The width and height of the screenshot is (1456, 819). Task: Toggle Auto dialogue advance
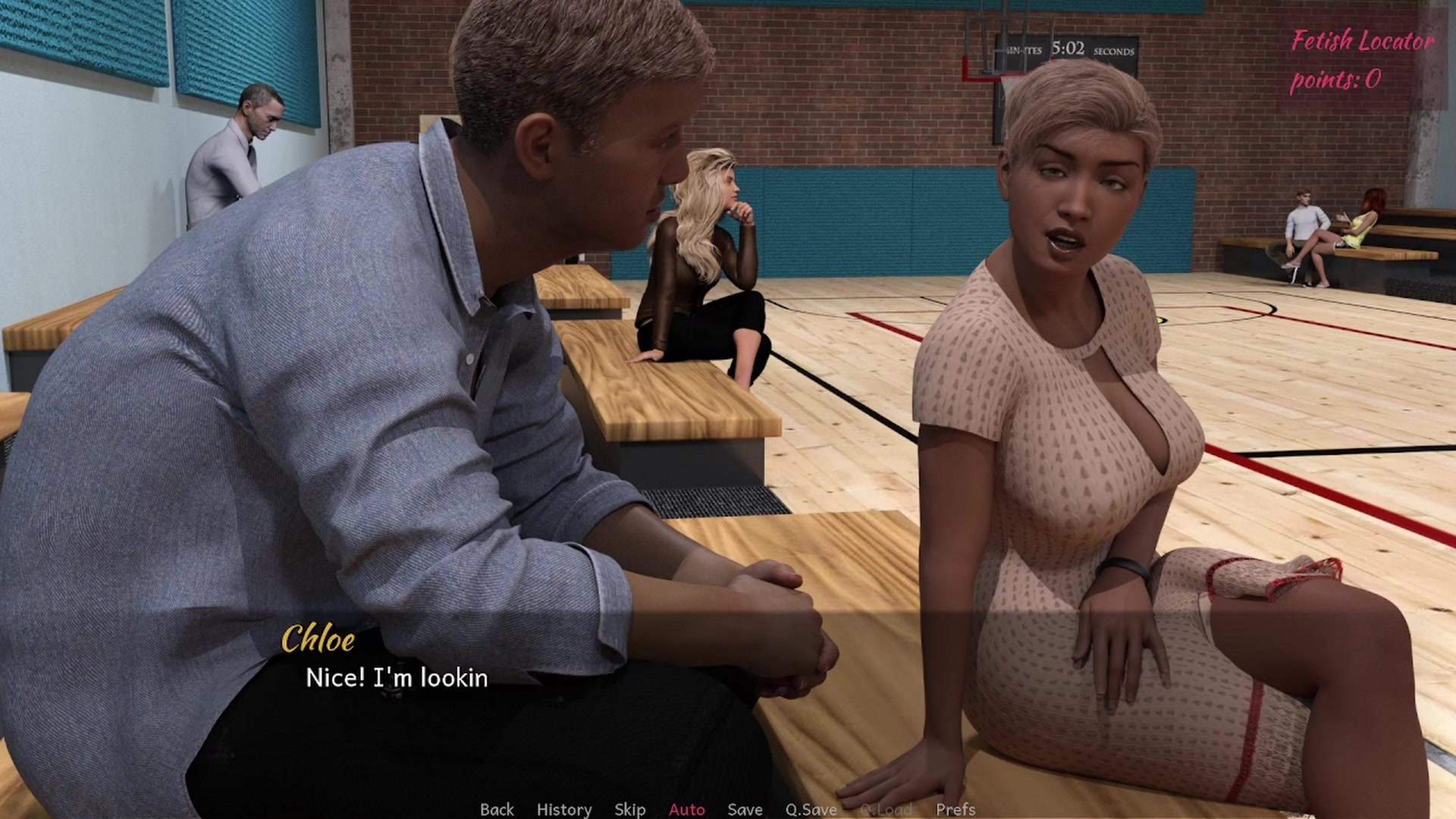tap(686, 809)
